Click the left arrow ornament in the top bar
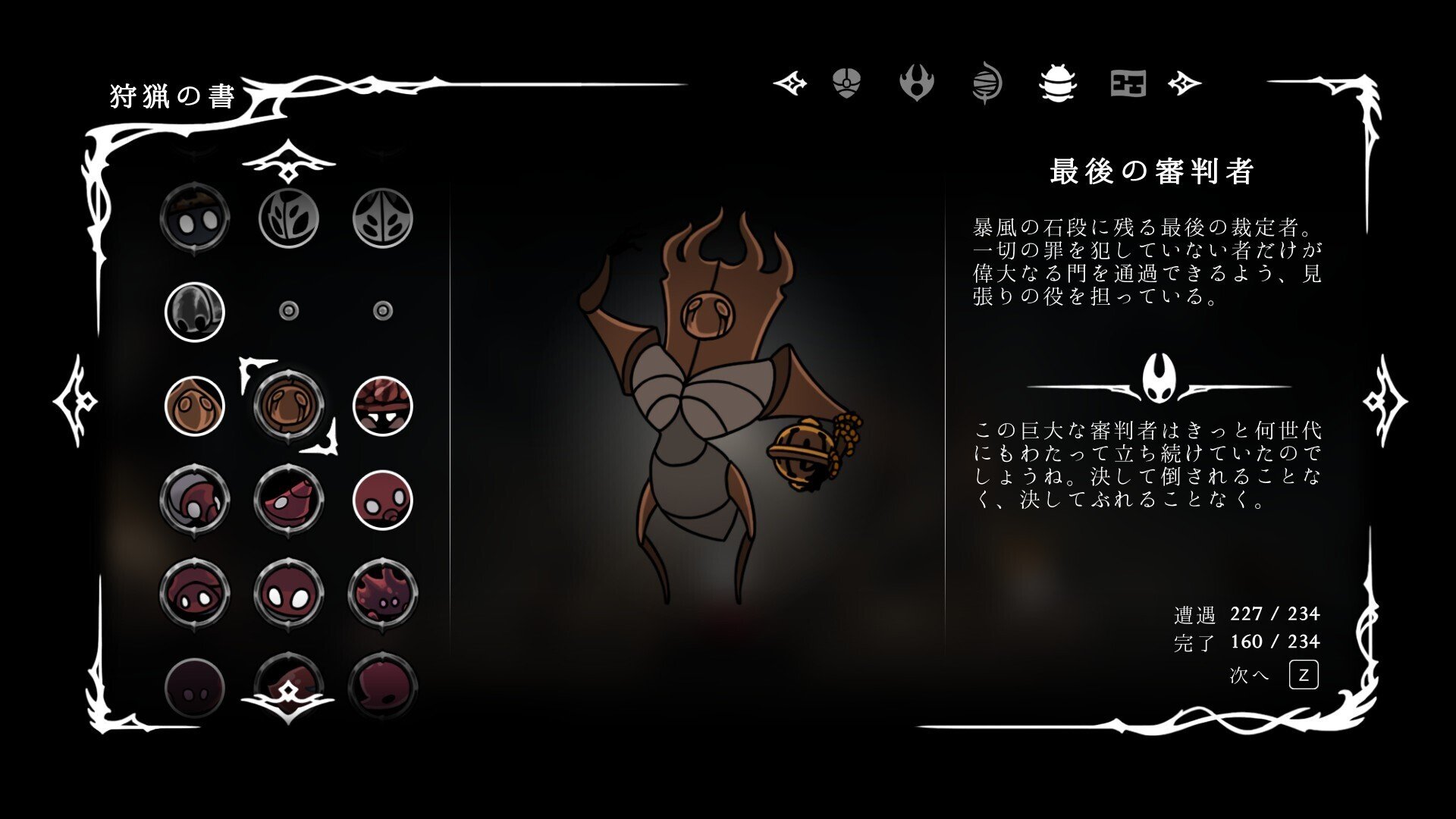 [x=789, y=83]
